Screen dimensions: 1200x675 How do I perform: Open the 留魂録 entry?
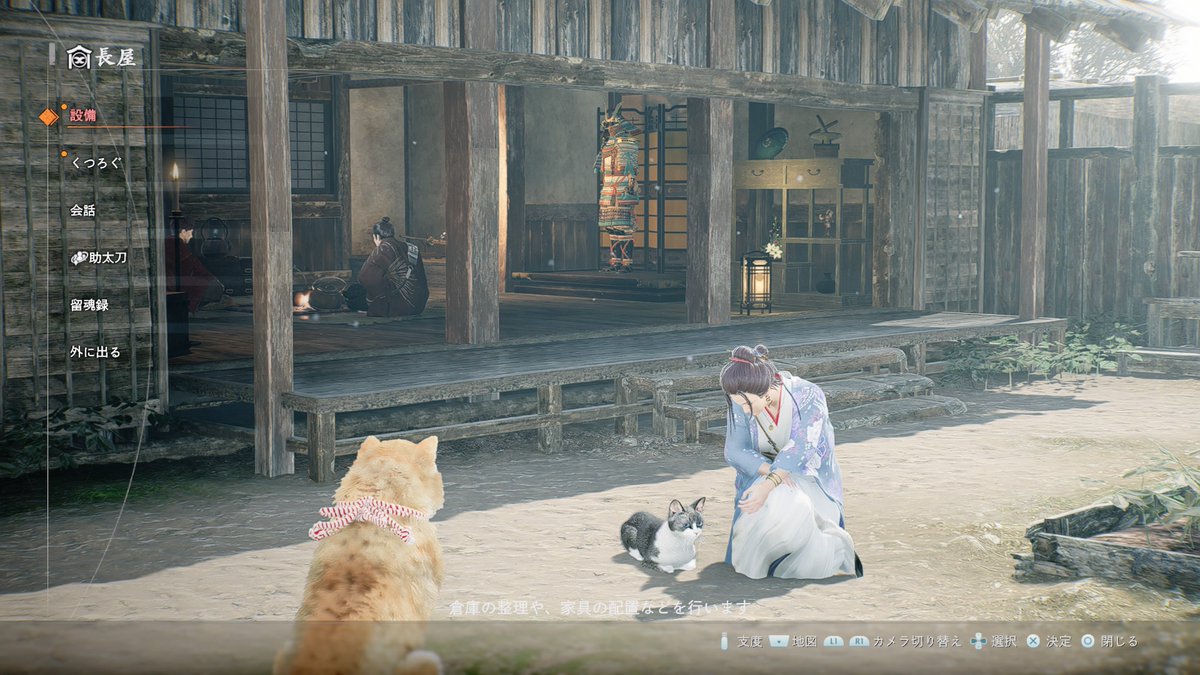tap(89, 305)
